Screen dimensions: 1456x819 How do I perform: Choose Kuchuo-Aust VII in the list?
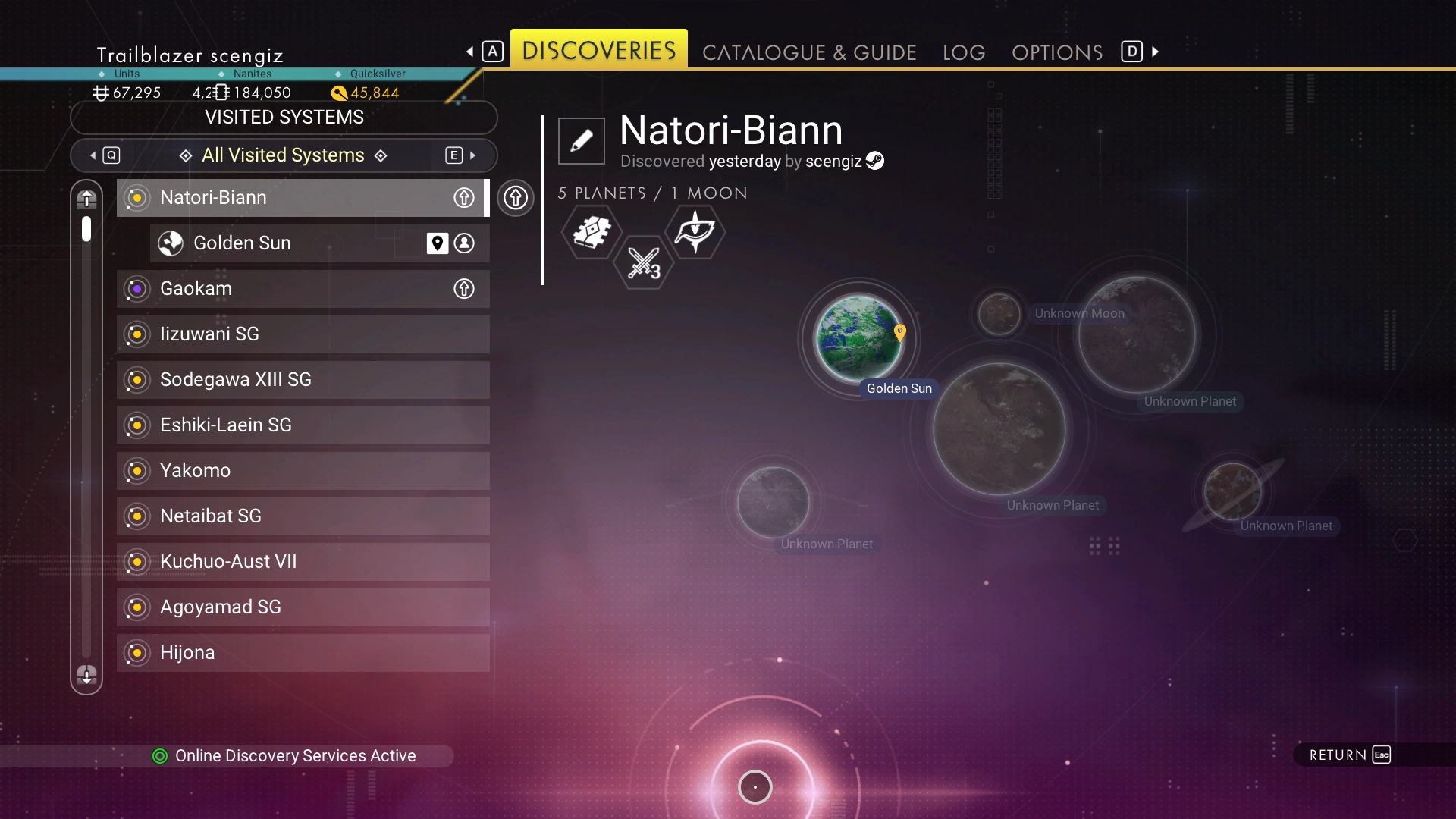click(x=303, y=562)
